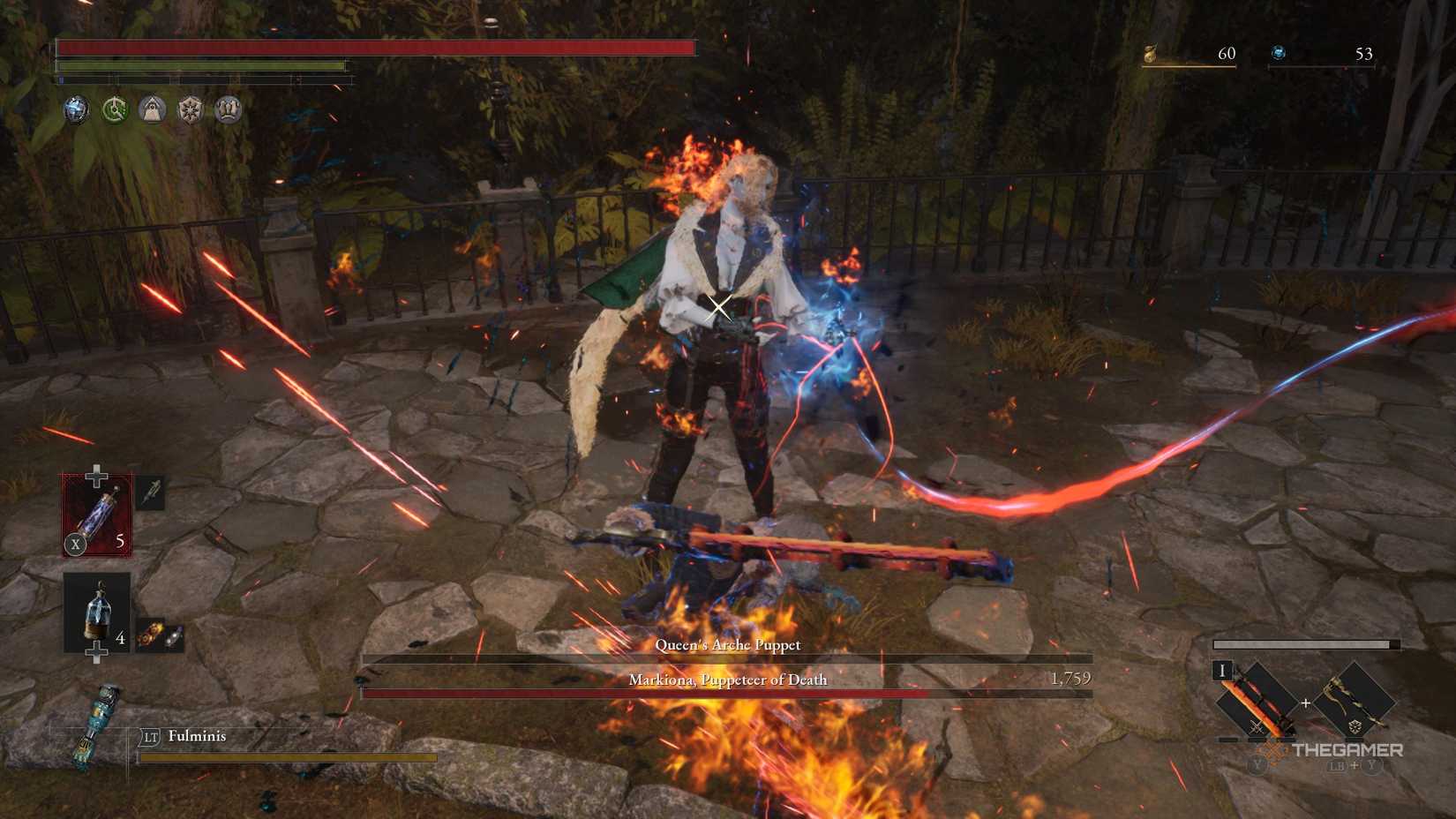Select the crown status effect icon
This screenshot has height=819, width=1456.
coord(229,109)
